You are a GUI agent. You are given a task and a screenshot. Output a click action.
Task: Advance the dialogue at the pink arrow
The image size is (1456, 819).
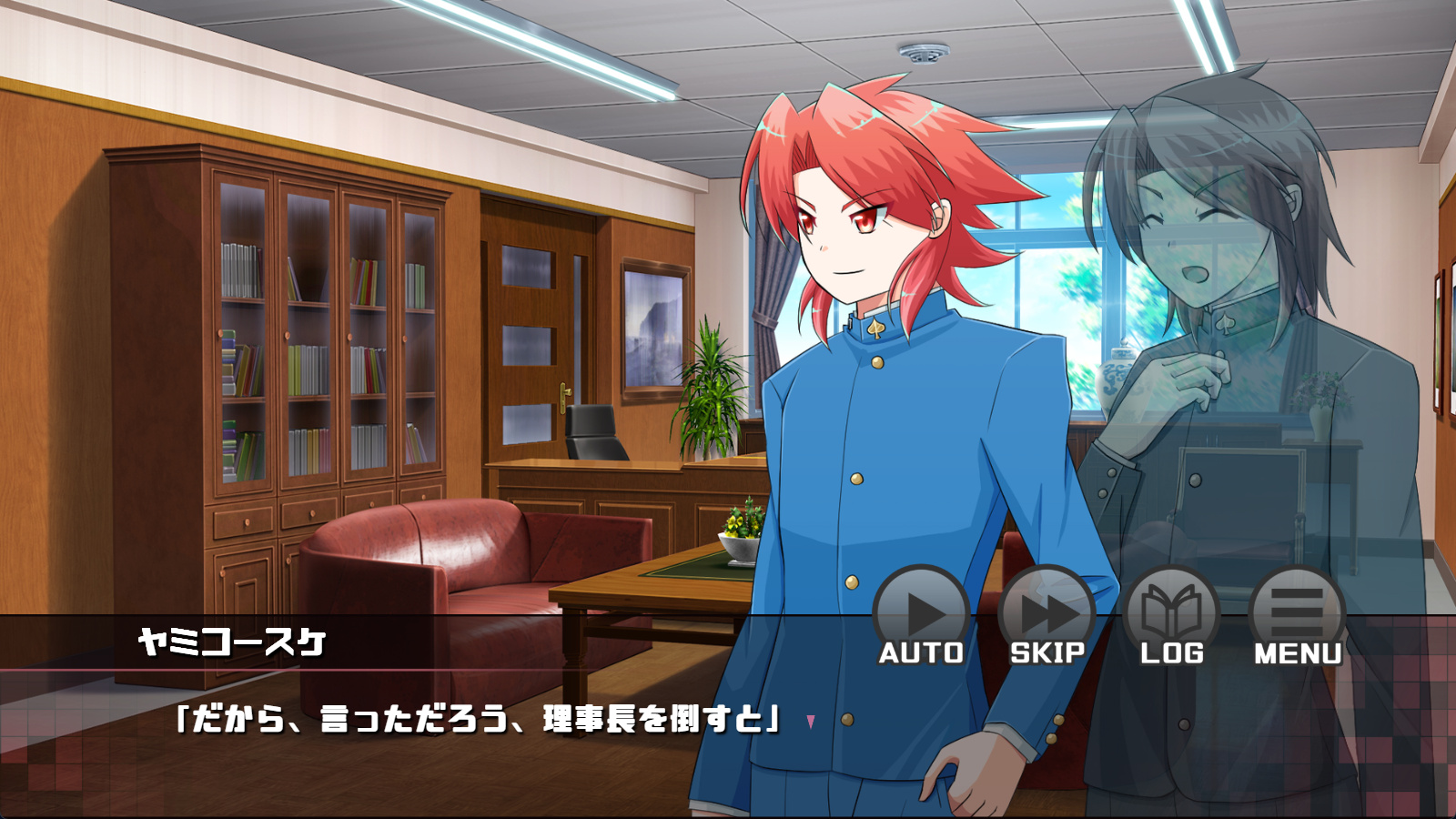click(x=810, y=722)
